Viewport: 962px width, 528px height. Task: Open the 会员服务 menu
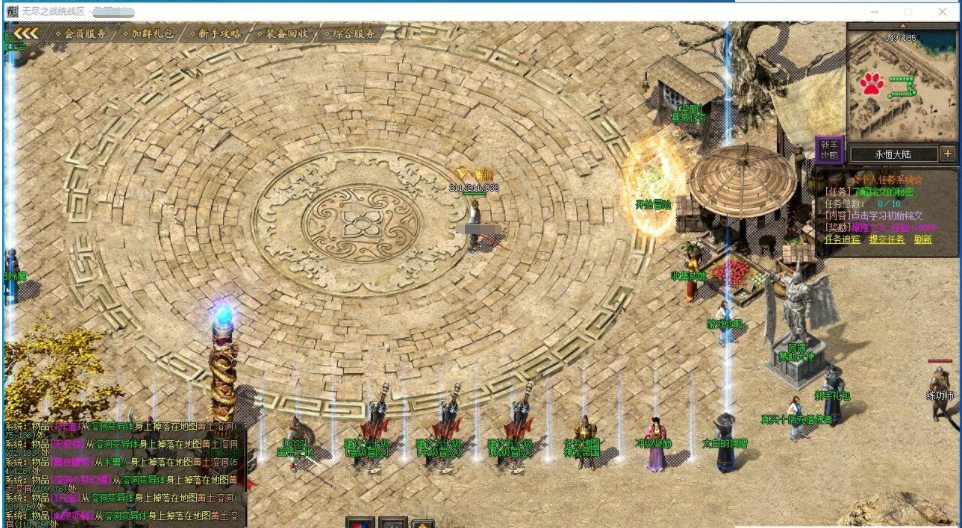82,33
